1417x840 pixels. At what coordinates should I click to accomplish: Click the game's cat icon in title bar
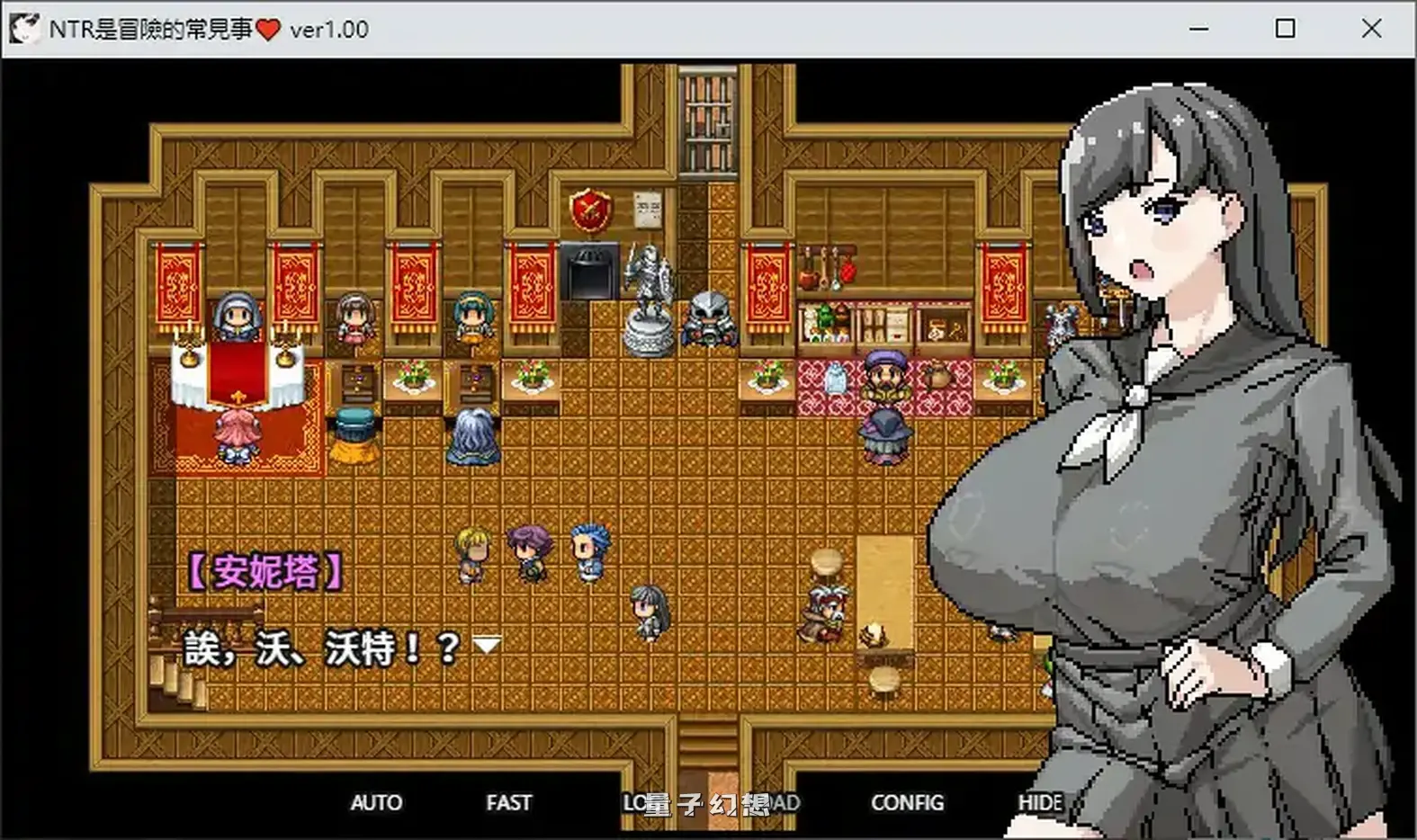(x=23, y=28)
